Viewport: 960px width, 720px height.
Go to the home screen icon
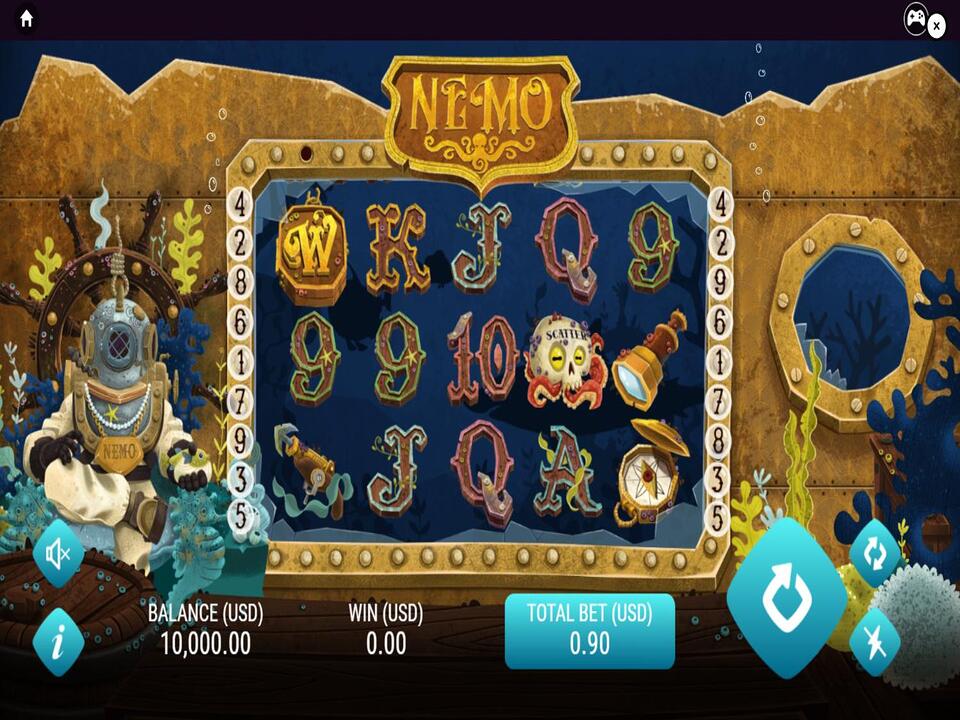click(27, 19)
